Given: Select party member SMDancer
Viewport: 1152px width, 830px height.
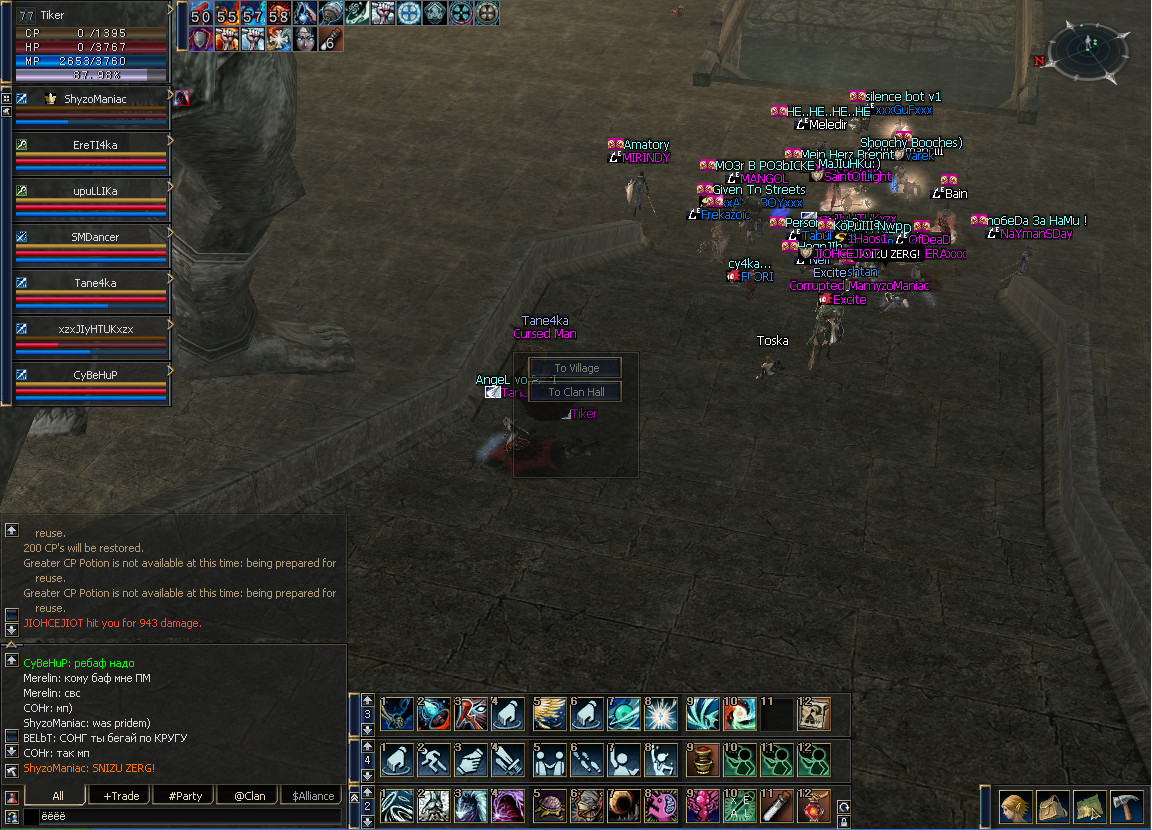Looking at the screenshot, I should coord(94,237).
